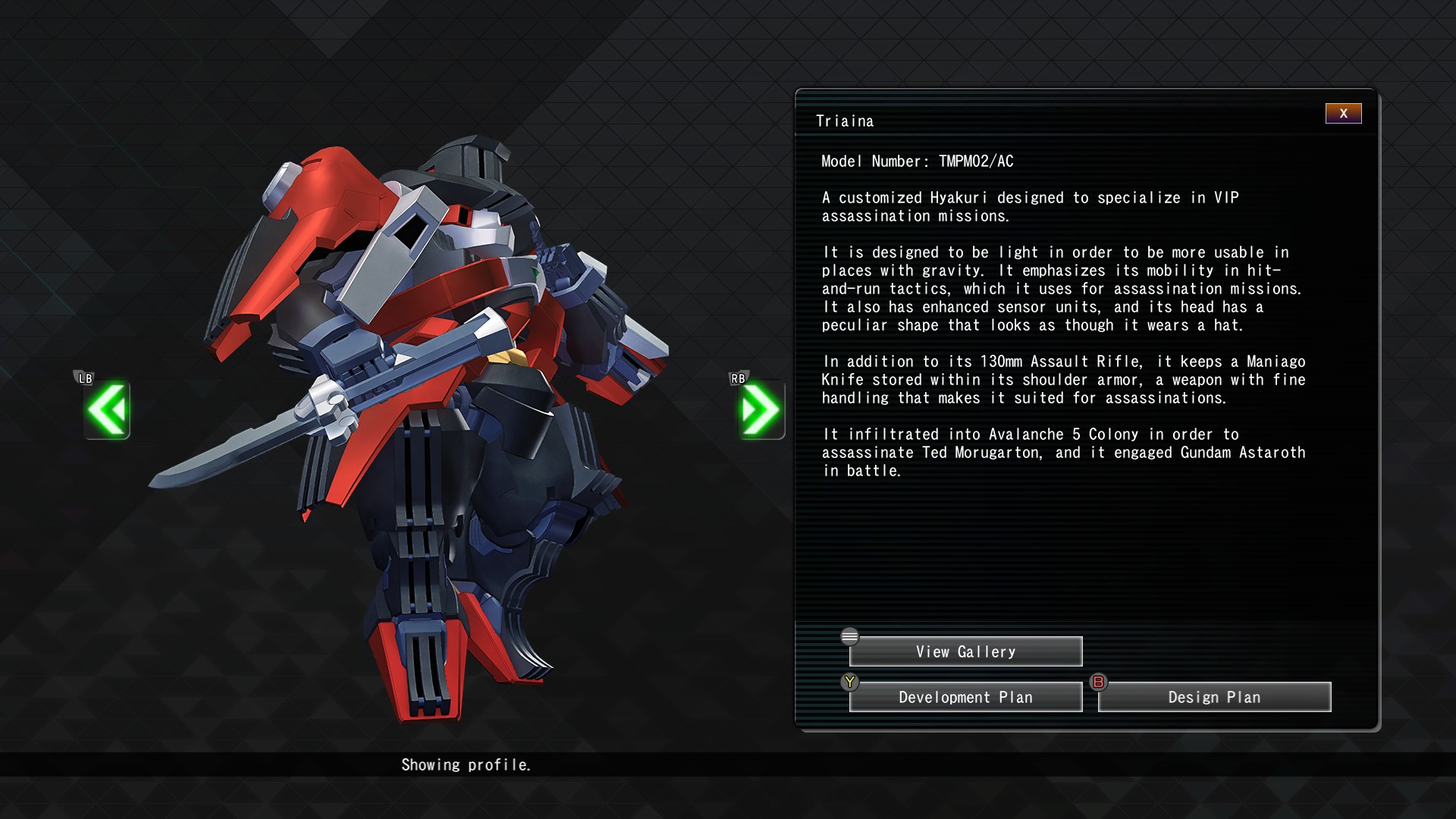The height and width of the screenshot is (819, 1456).
Task: Open the View Gallery option
Action: (965, 652)
